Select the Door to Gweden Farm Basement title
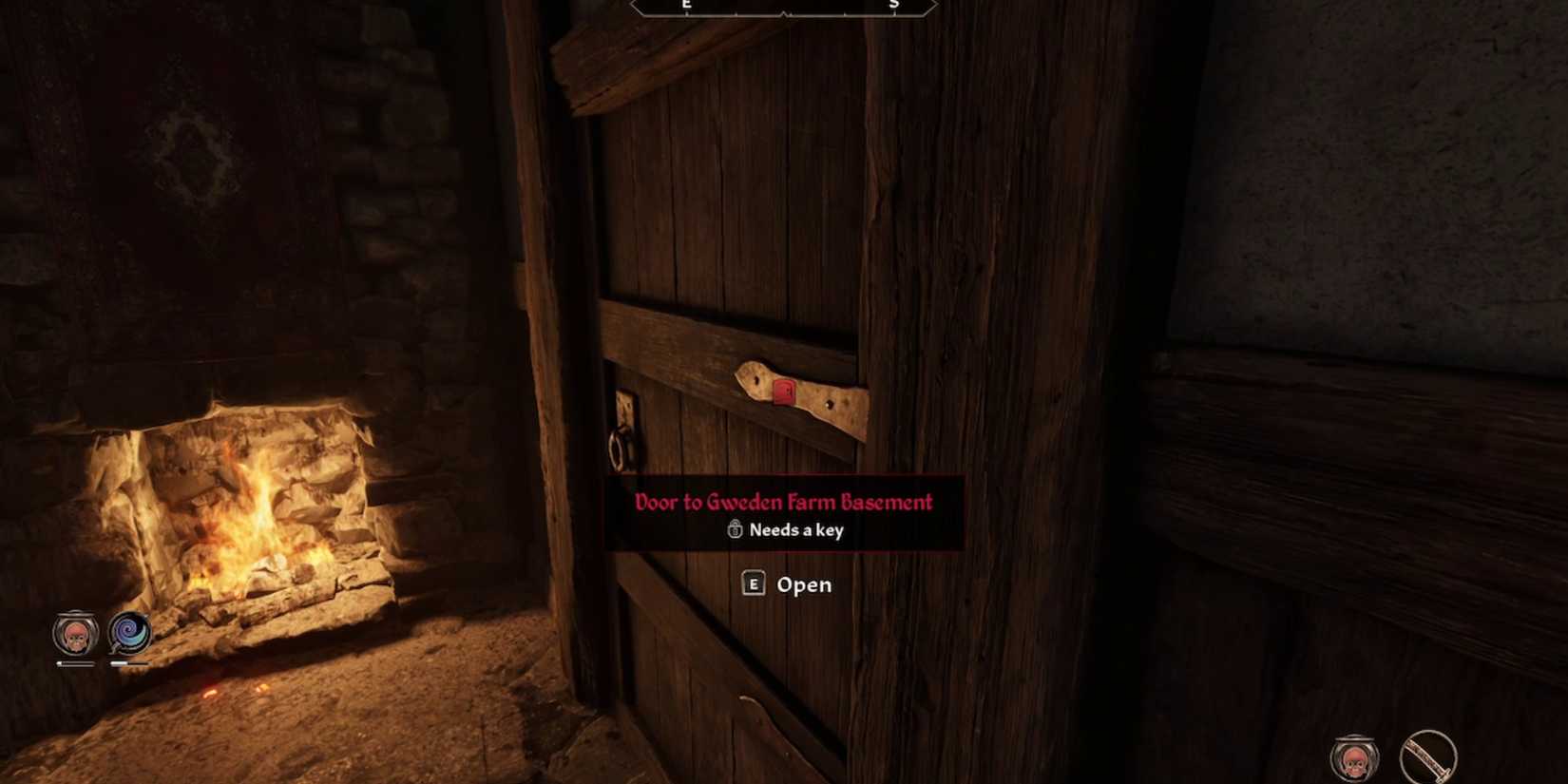 coord(783,502)
